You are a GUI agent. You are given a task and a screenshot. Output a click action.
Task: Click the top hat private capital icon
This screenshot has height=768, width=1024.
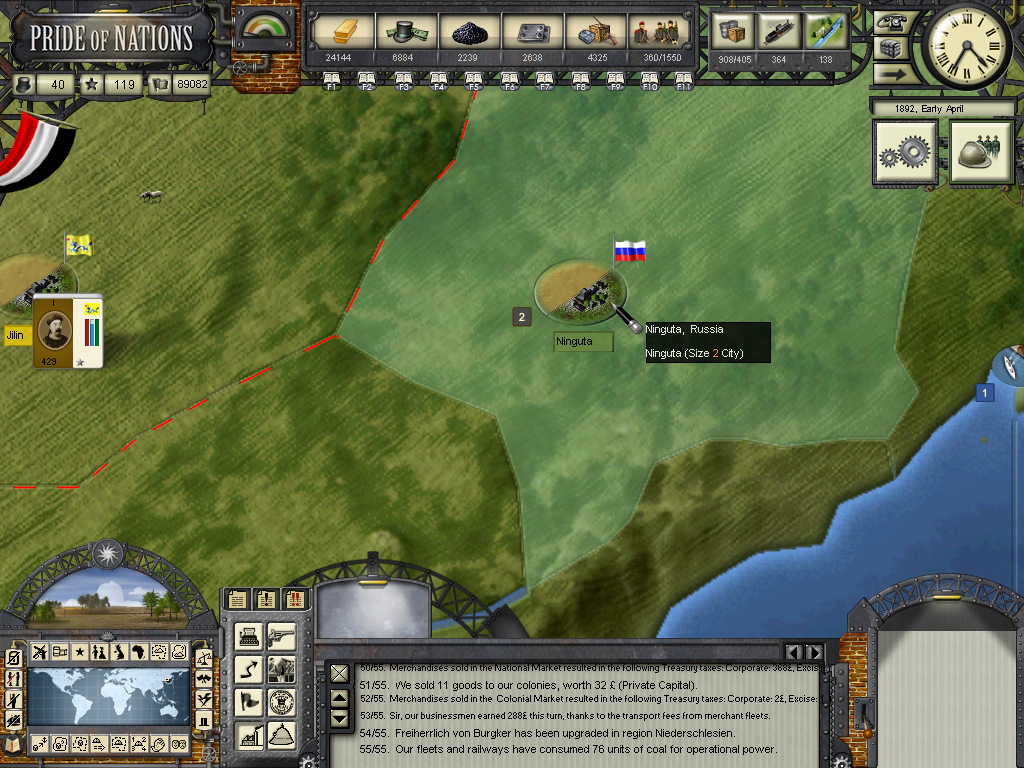pos(406,32)
